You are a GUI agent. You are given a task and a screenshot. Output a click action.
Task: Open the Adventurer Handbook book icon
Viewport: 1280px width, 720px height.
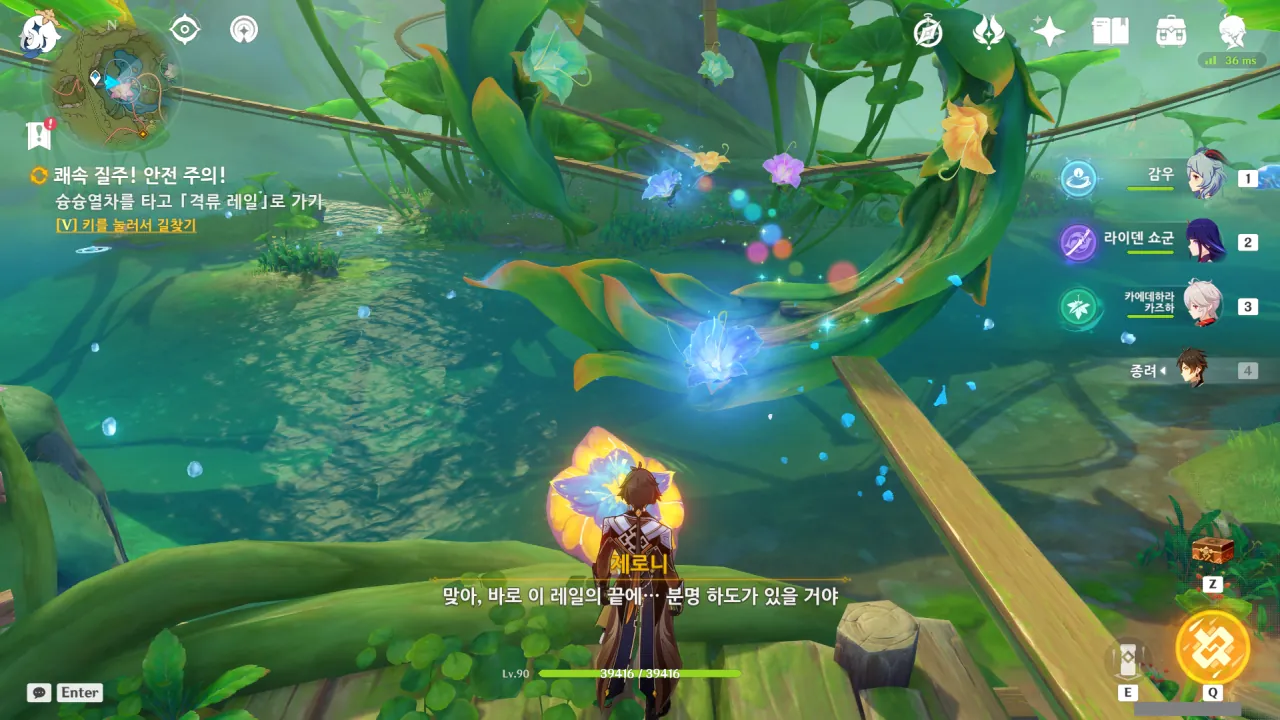click(x=1110, y=32)
